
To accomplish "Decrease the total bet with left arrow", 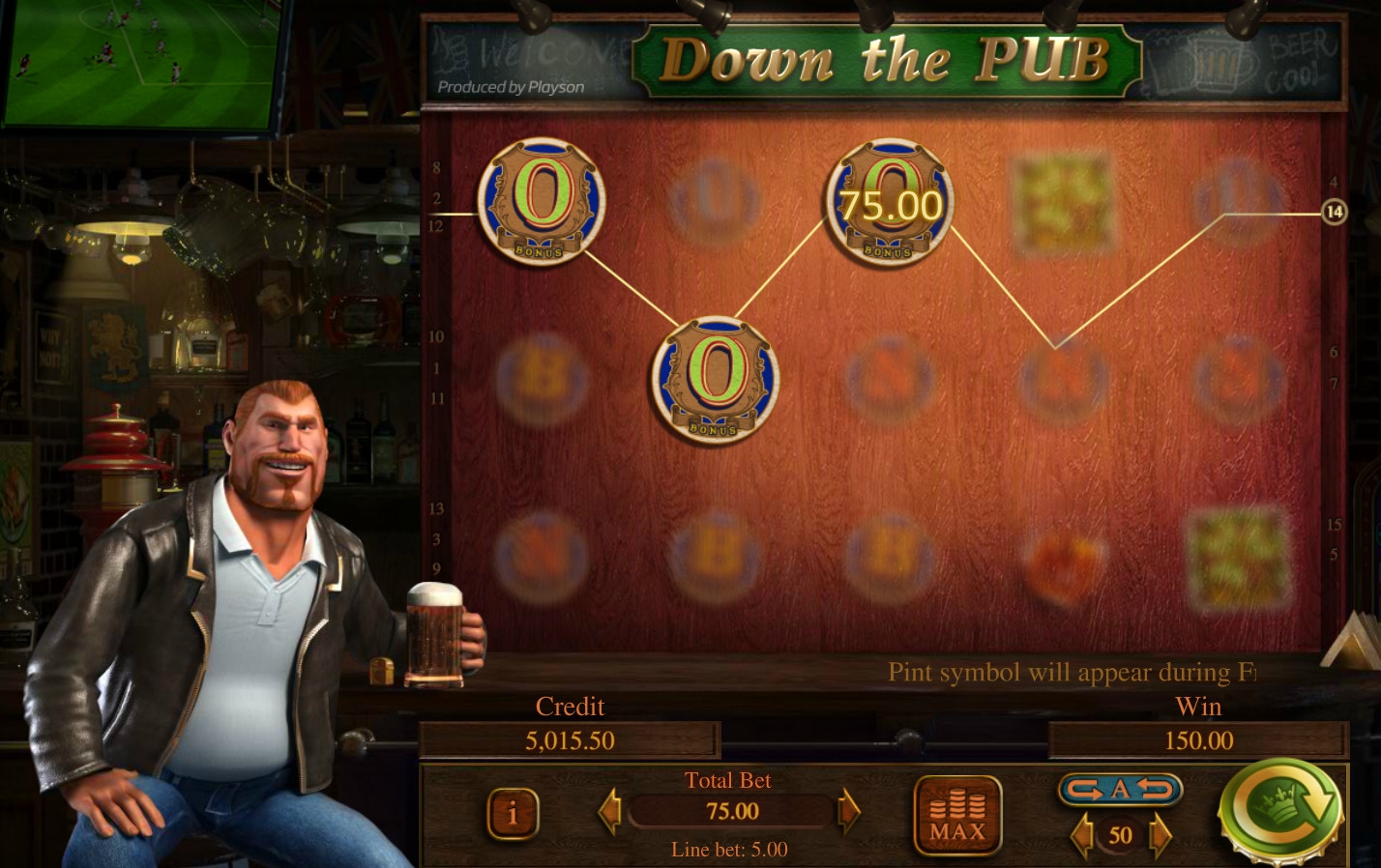I will pos(609,811).
